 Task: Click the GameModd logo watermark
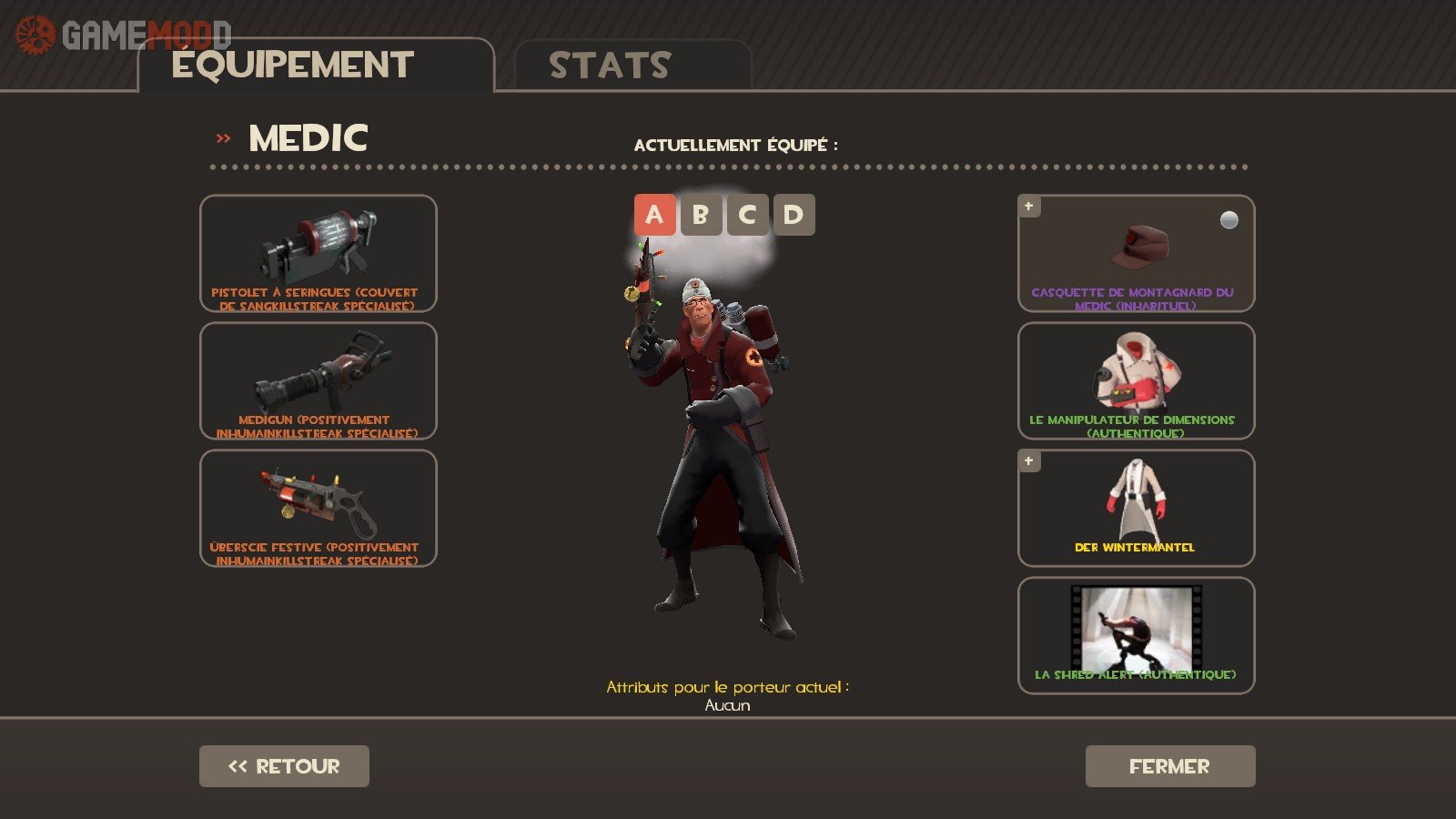pos(123,35)
